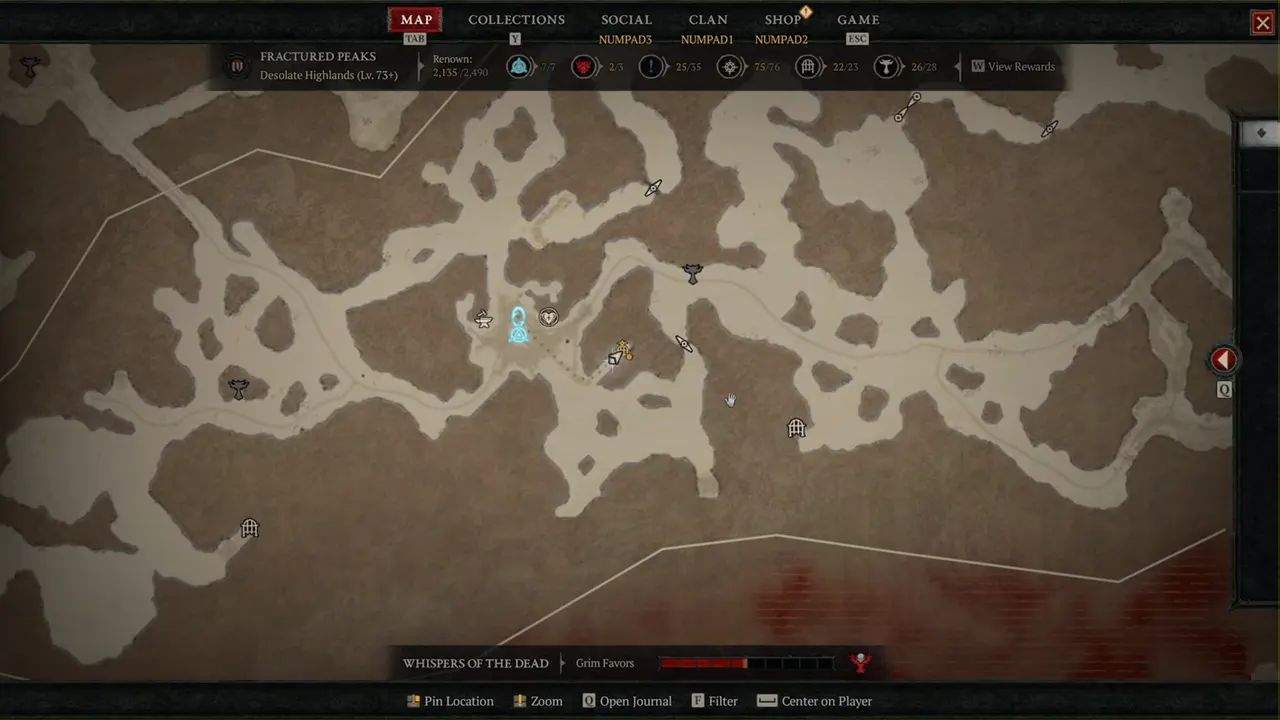Viewport: 1280px width, 720px height.
Task: Go to the Clan tab
Action: 708,20
